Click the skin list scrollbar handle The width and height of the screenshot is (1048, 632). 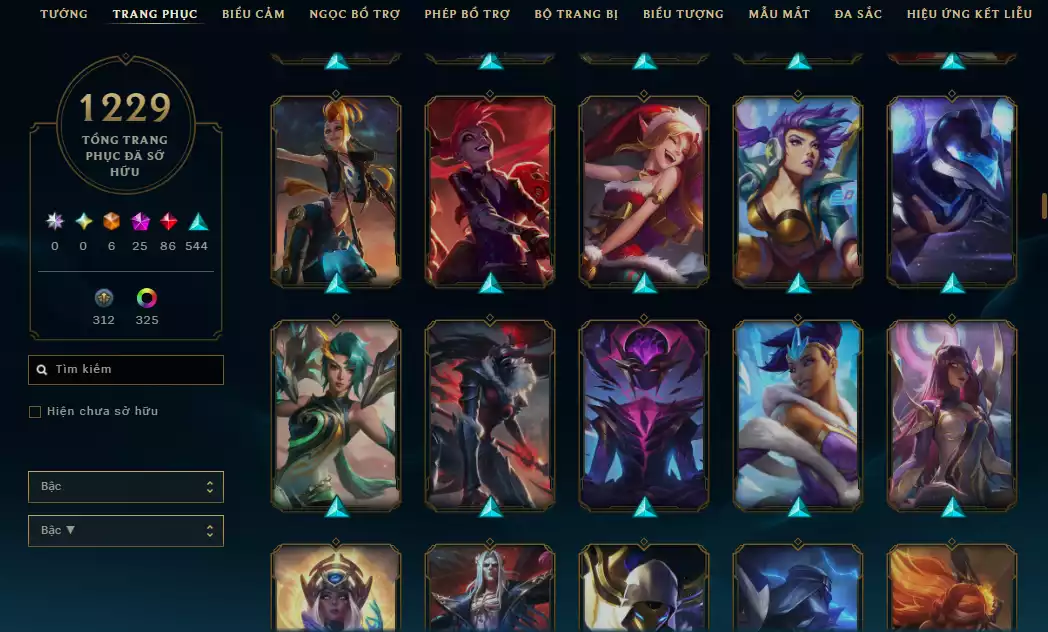(1044, 206)
